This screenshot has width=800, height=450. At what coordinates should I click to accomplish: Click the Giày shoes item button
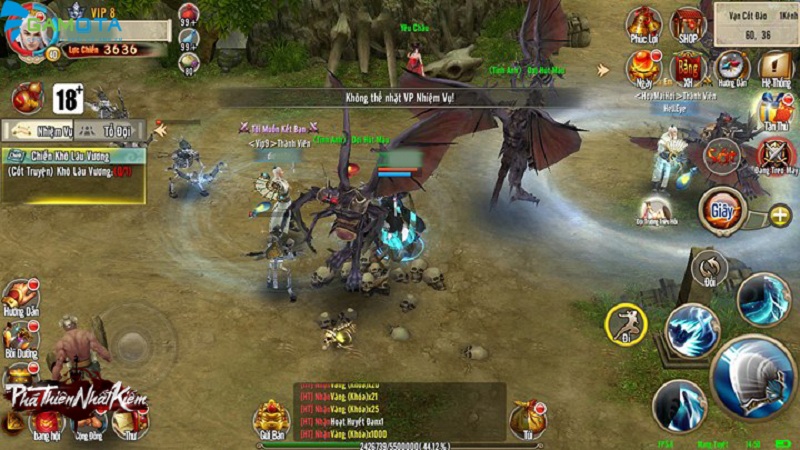[x=722, y=212]
